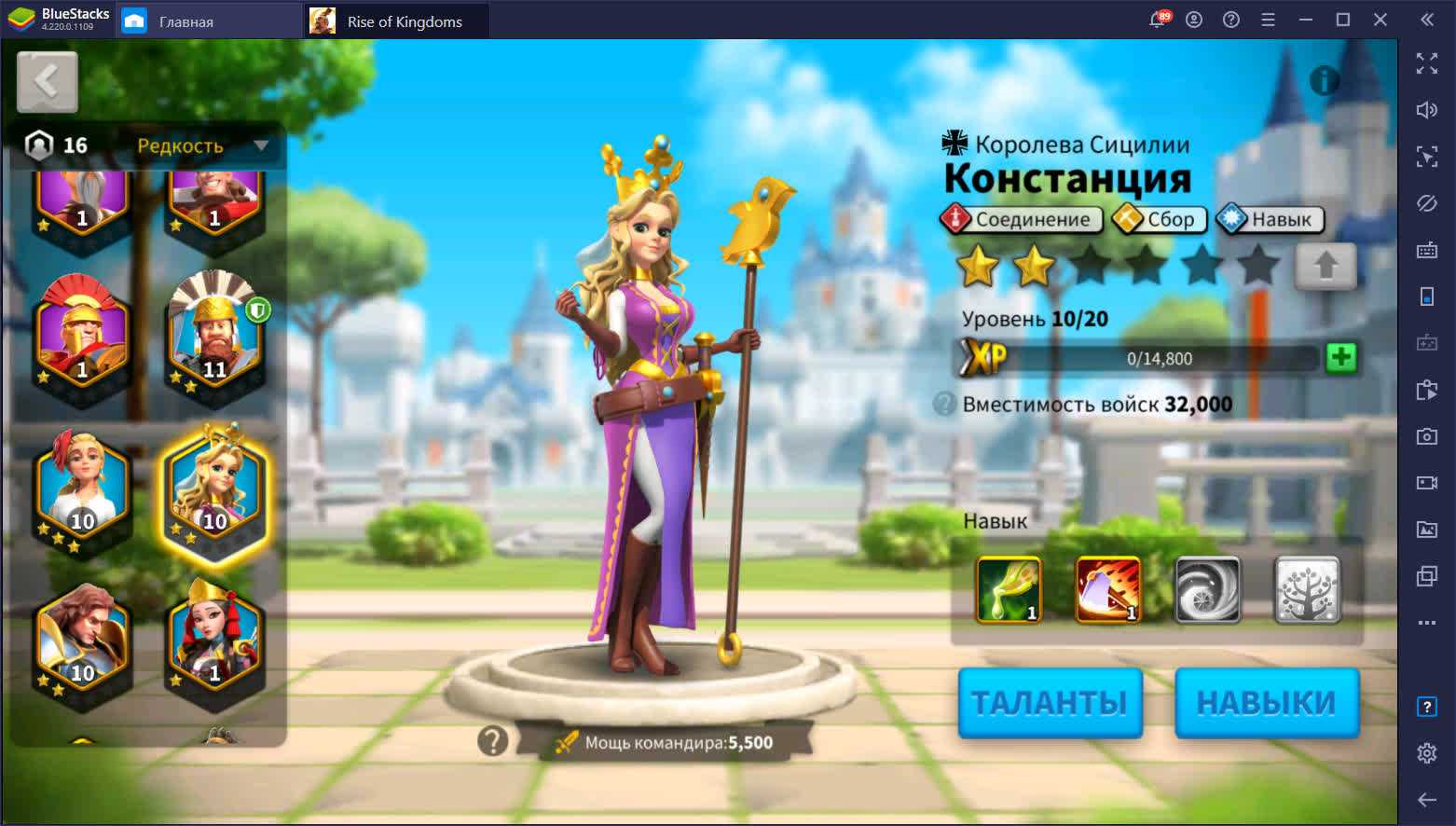Switch to the Главная BlueStacks tab
This screenshot has width=1456, height=826.
186,21
